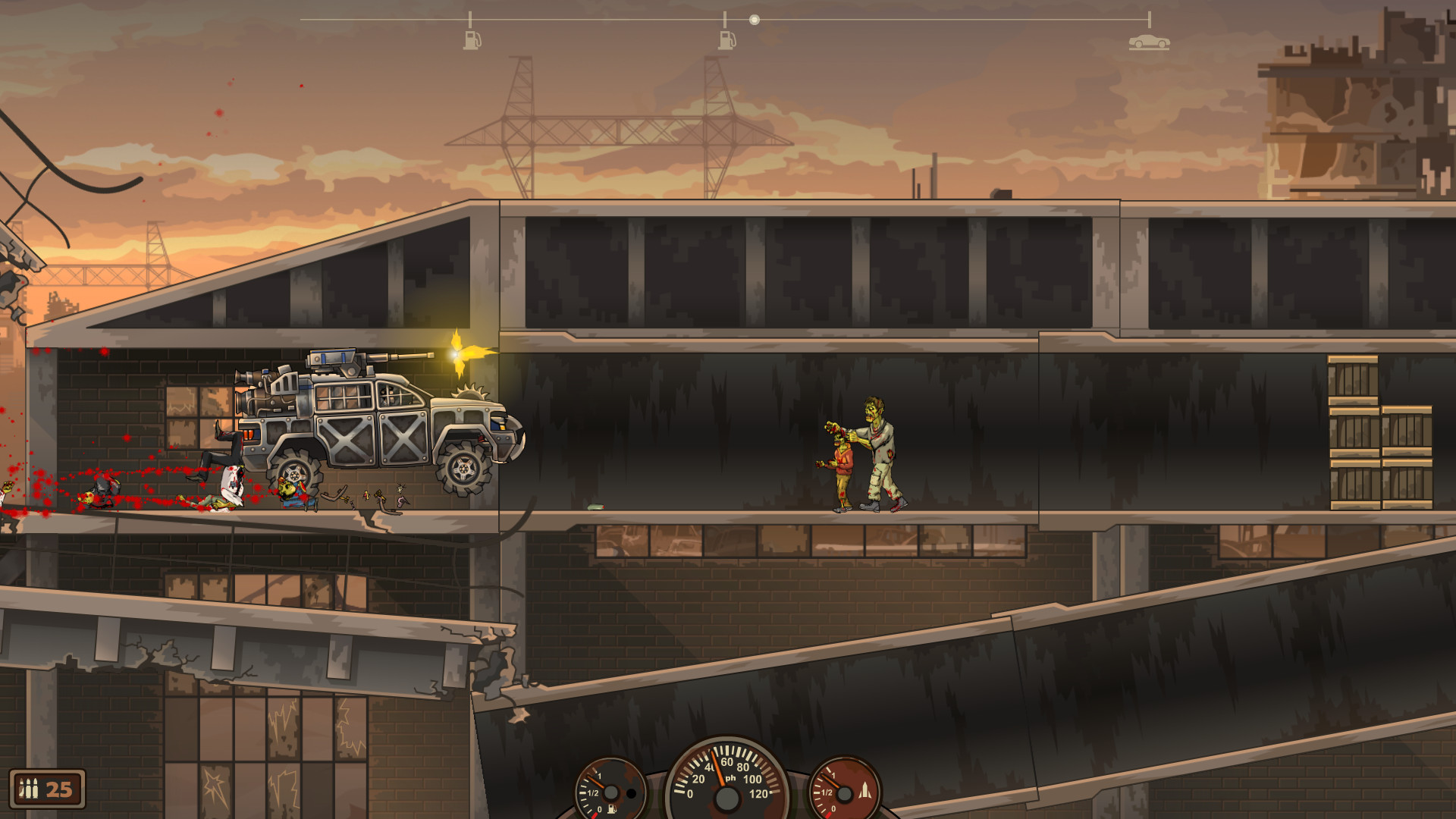Click the 120 mph mark on the speedometer
This screenshot has width=1456, height=819.
click(x=758, y=793)
